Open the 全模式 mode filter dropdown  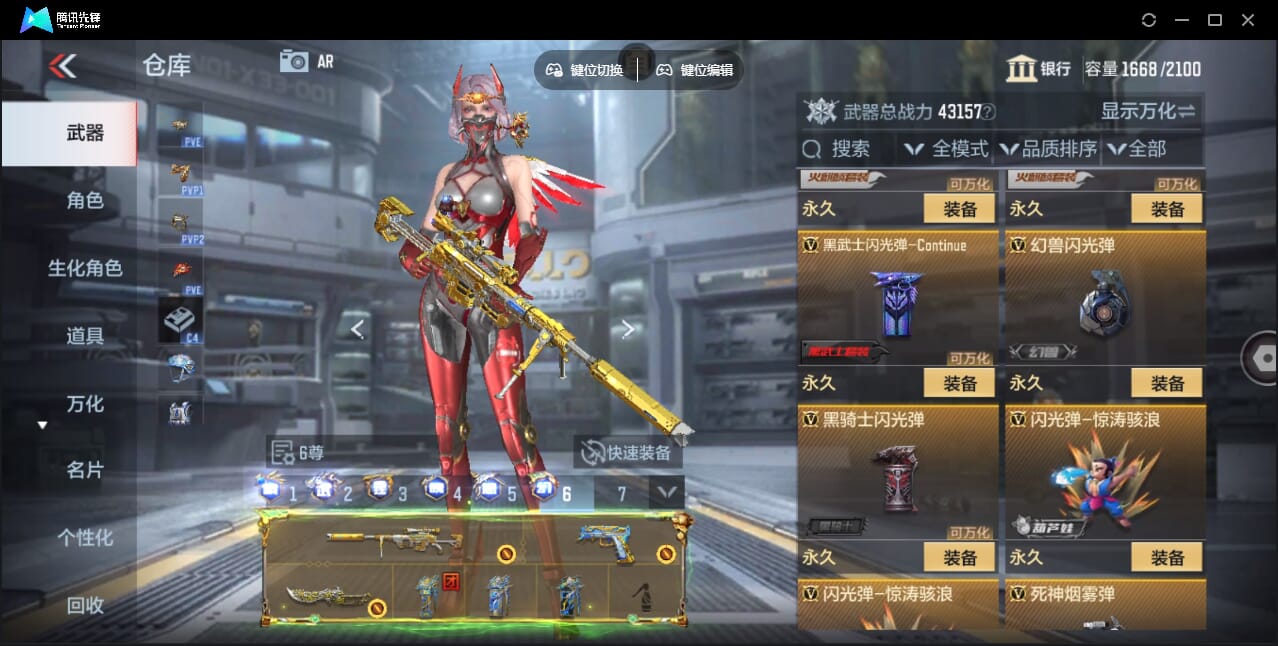pos(946,149)
